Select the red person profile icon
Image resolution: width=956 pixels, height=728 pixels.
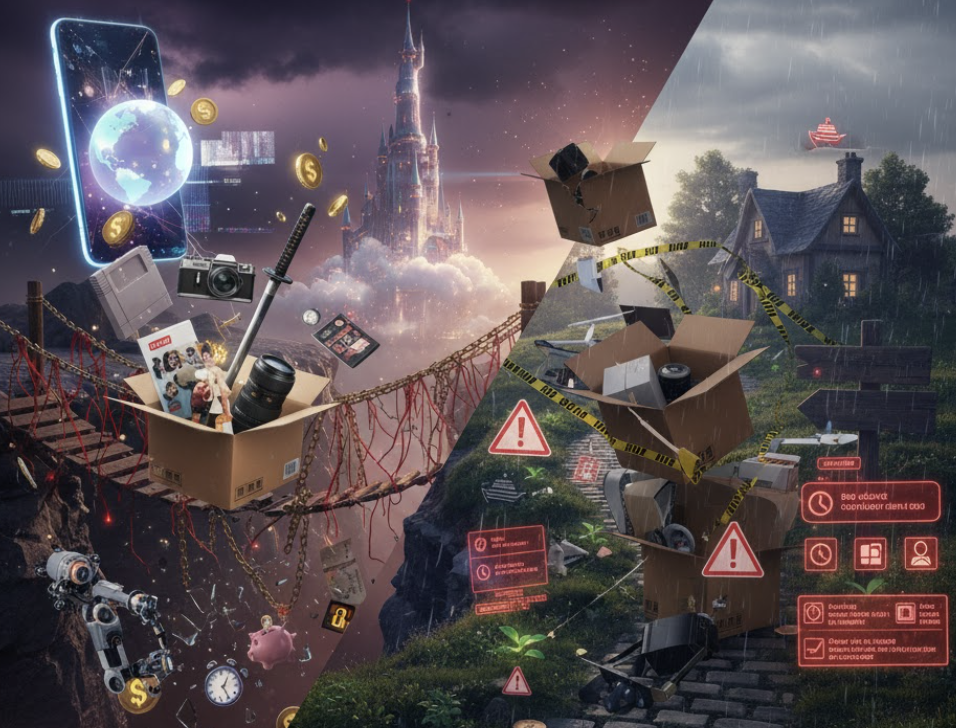coord(920,553)
